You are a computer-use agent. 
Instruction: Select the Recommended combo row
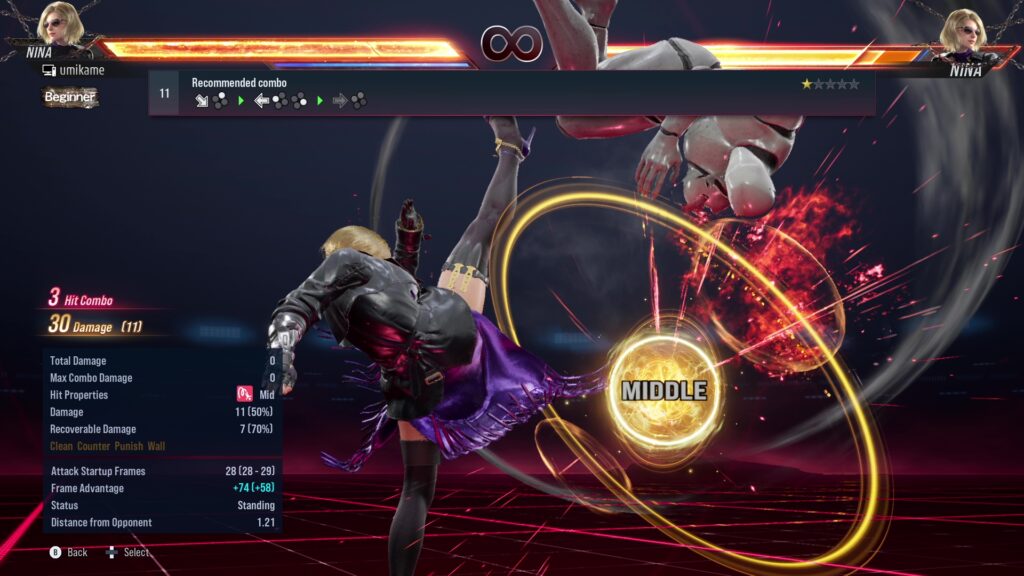point(511,93)
